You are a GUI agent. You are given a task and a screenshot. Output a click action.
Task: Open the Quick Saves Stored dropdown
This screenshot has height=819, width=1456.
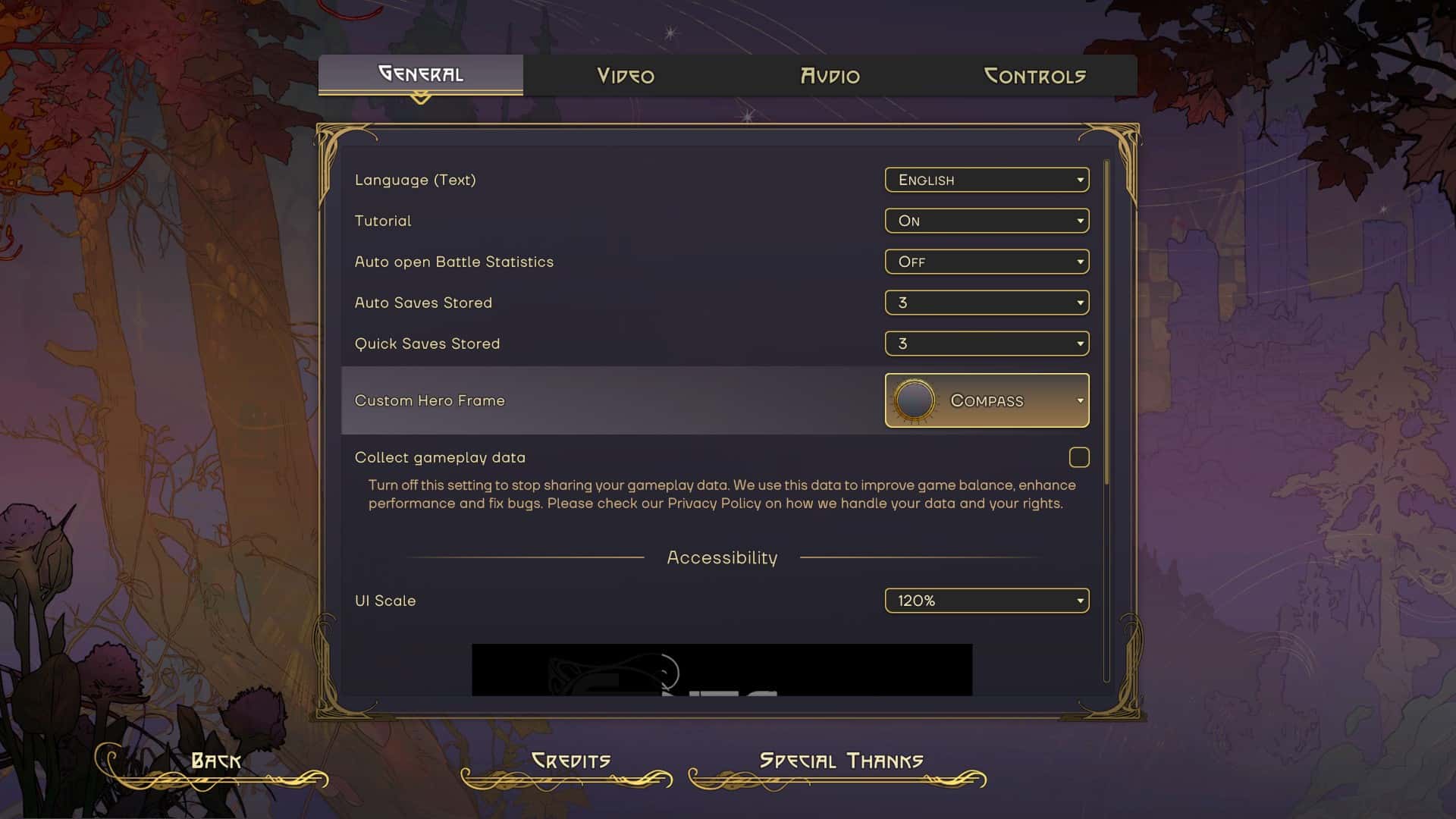coord(986,343)
